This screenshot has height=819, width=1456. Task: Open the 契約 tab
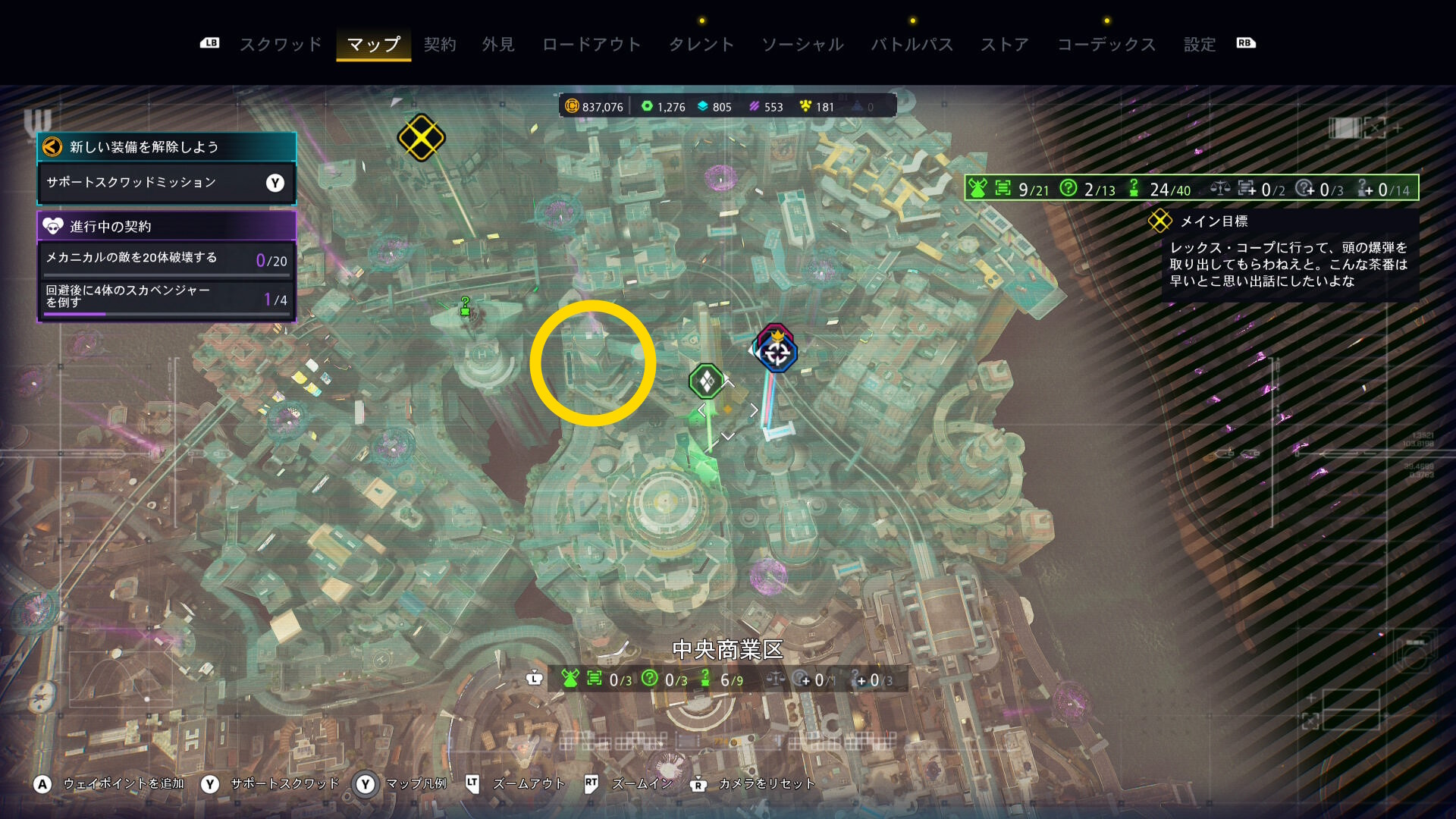click(440, 44)
